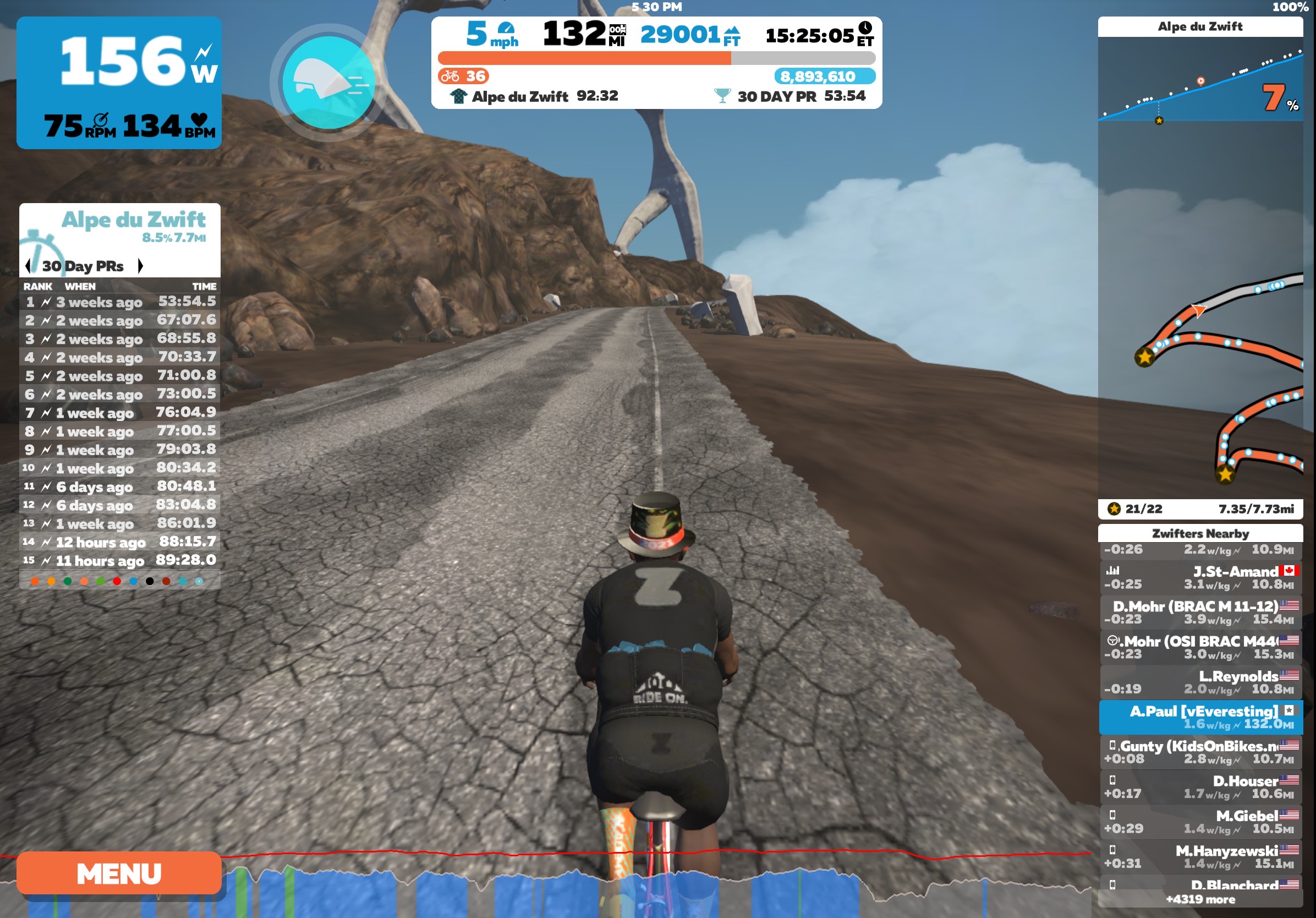Click the 11 hours ago PR row
The height and width of the screenshot is (918, 1316).
click(x=120, y=560)
